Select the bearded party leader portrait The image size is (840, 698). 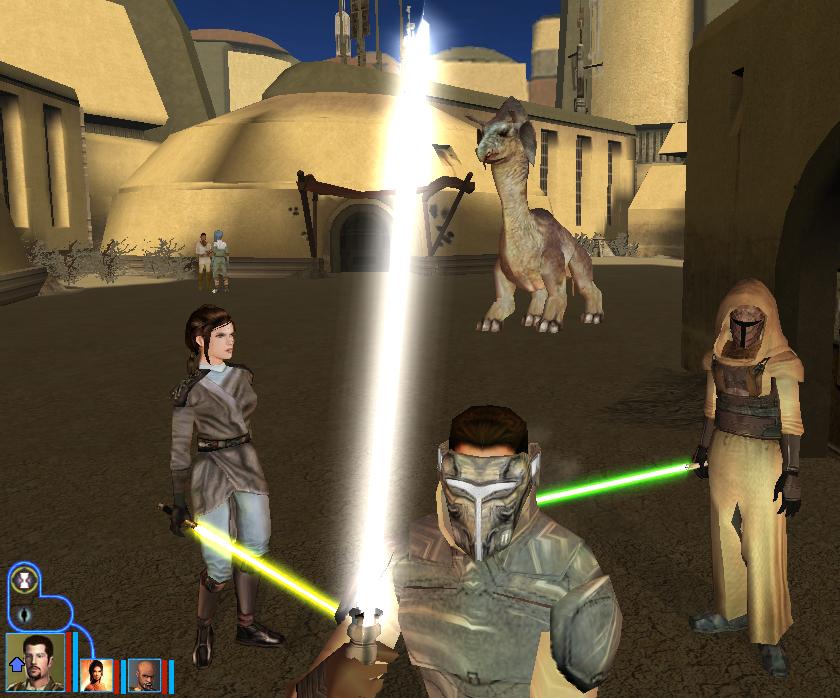point(38,658)
